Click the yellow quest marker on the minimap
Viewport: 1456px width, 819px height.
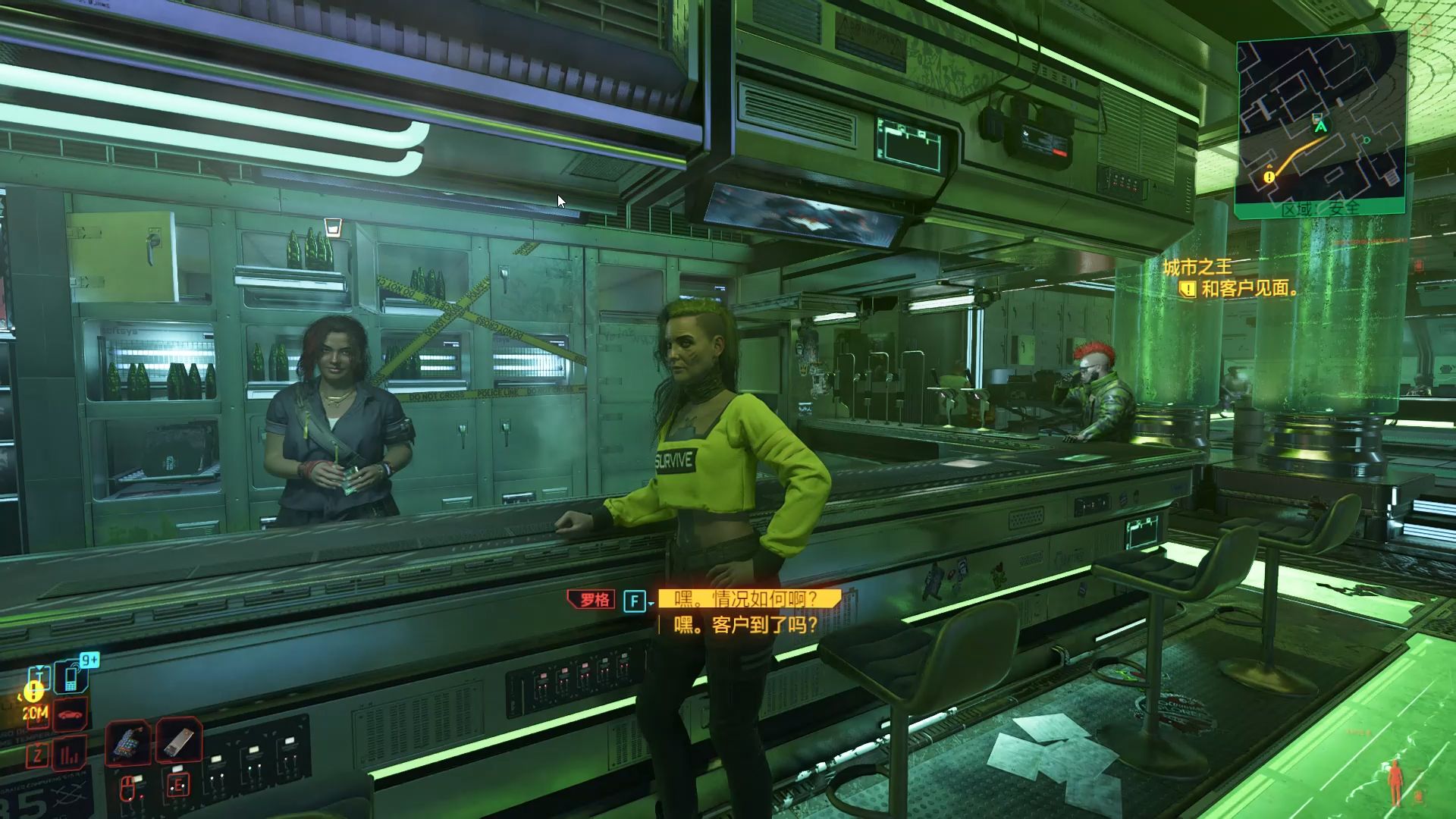1269,177
